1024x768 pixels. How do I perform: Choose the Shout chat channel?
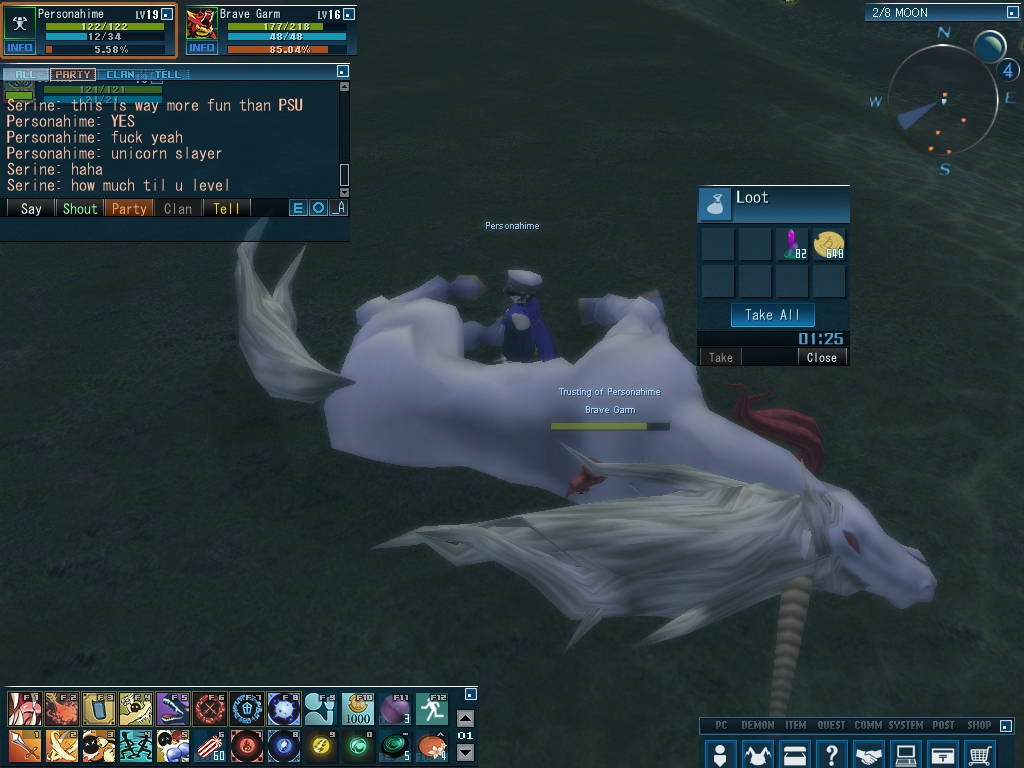[x=80, y=208]
